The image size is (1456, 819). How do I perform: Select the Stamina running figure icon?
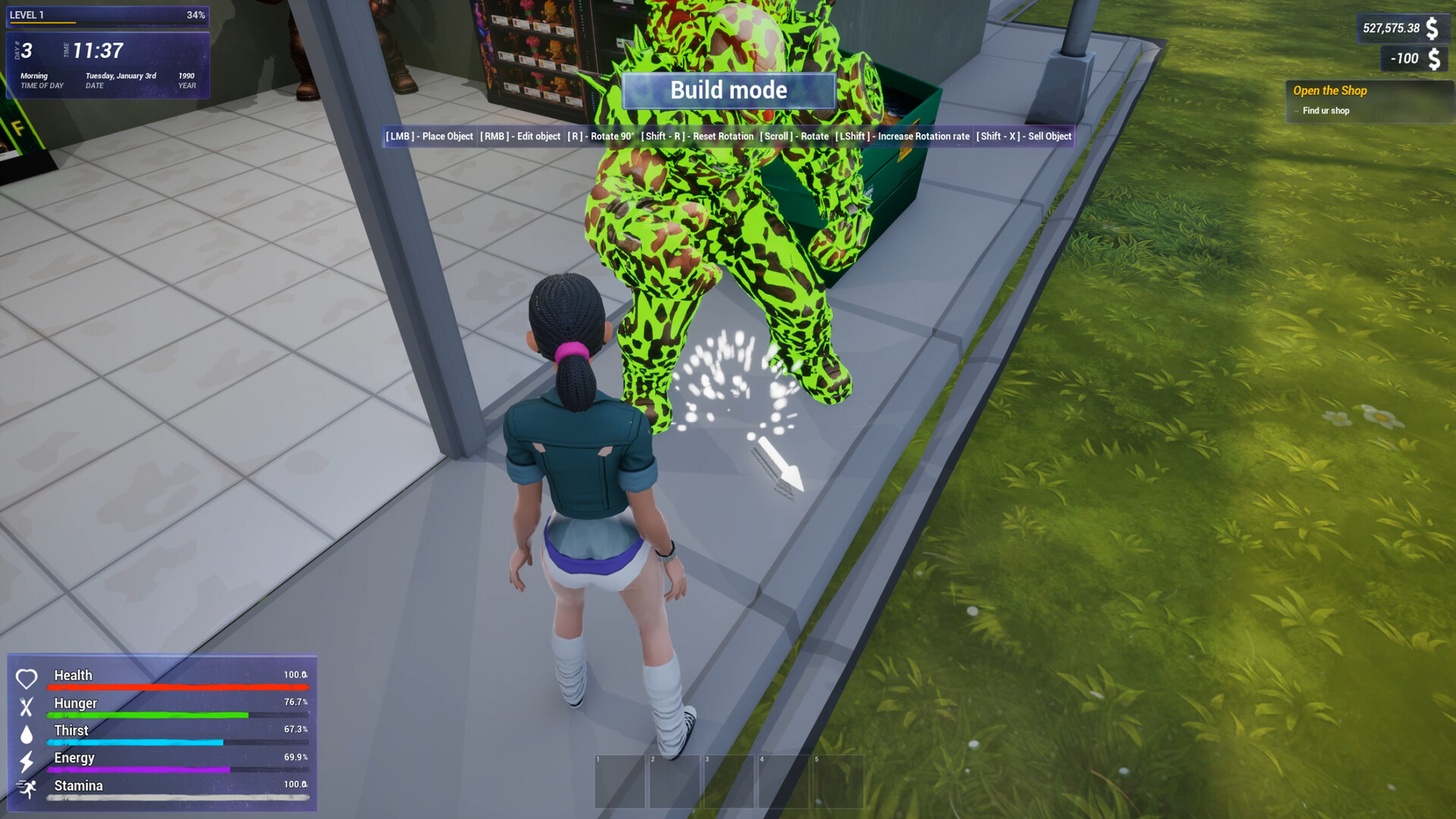tap(28, 786)
